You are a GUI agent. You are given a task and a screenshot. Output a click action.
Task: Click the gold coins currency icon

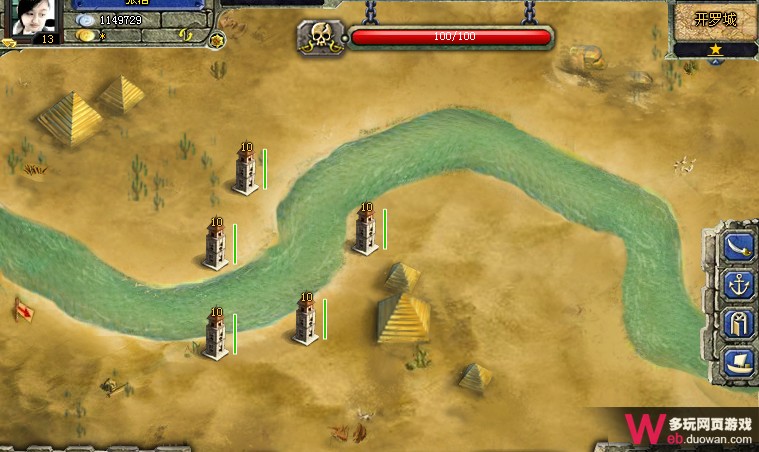click(x=86, y=36)
